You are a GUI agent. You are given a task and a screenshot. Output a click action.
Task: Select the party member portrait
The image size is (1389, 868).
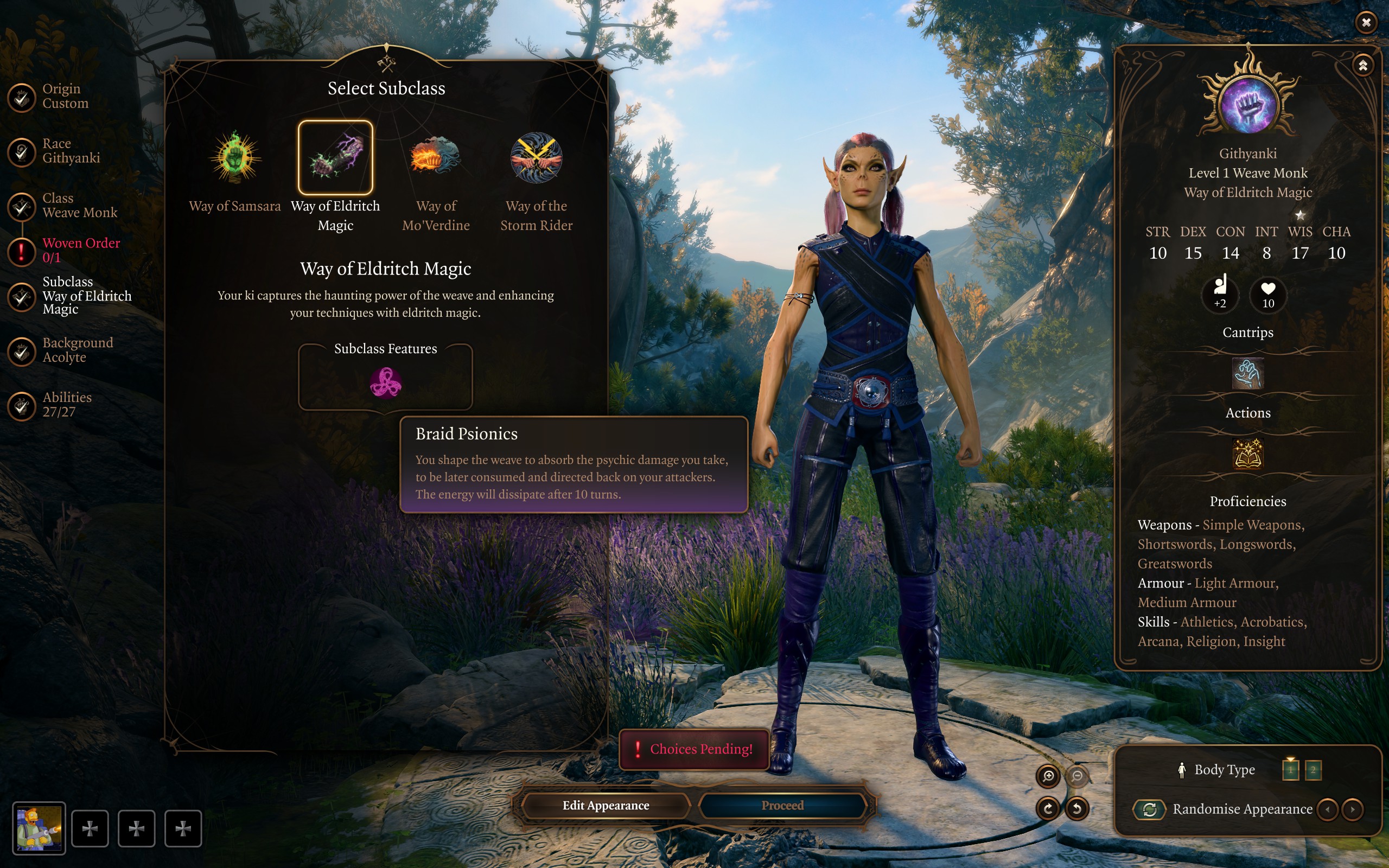click(x=39, y=828)
